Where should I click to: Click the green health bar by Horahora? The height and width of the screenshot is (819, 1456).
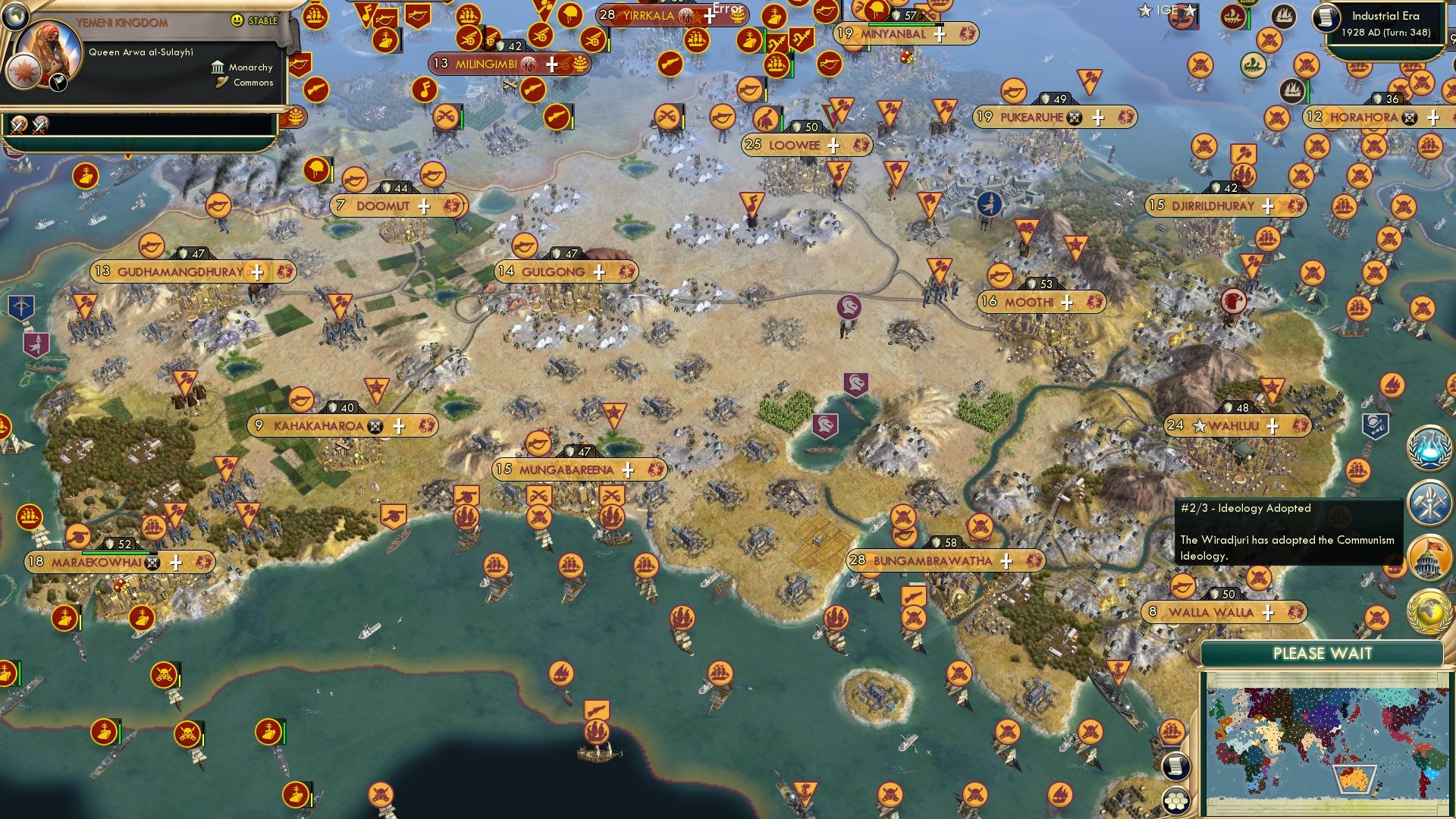pos(1308,92)
